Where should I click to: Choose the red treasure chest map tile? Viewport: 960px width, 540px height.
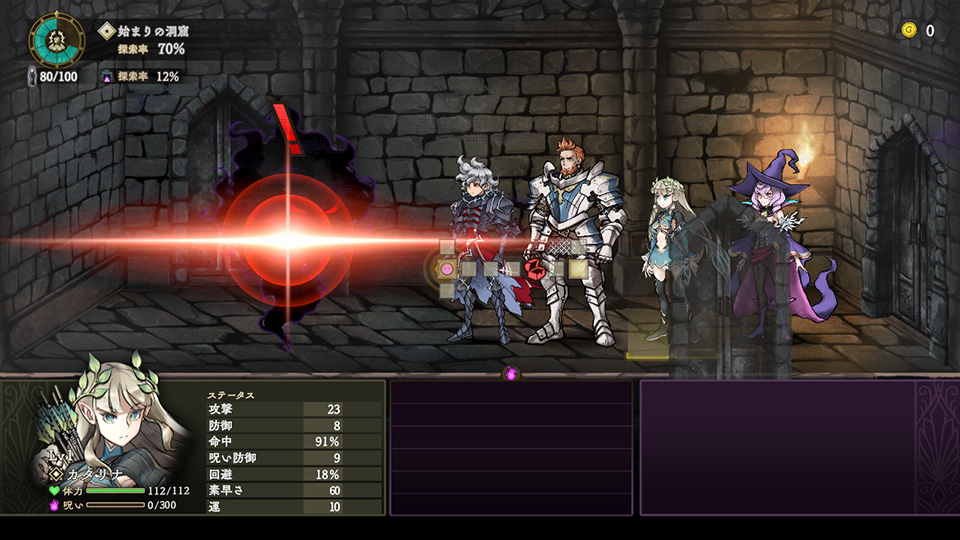(536, 268)
